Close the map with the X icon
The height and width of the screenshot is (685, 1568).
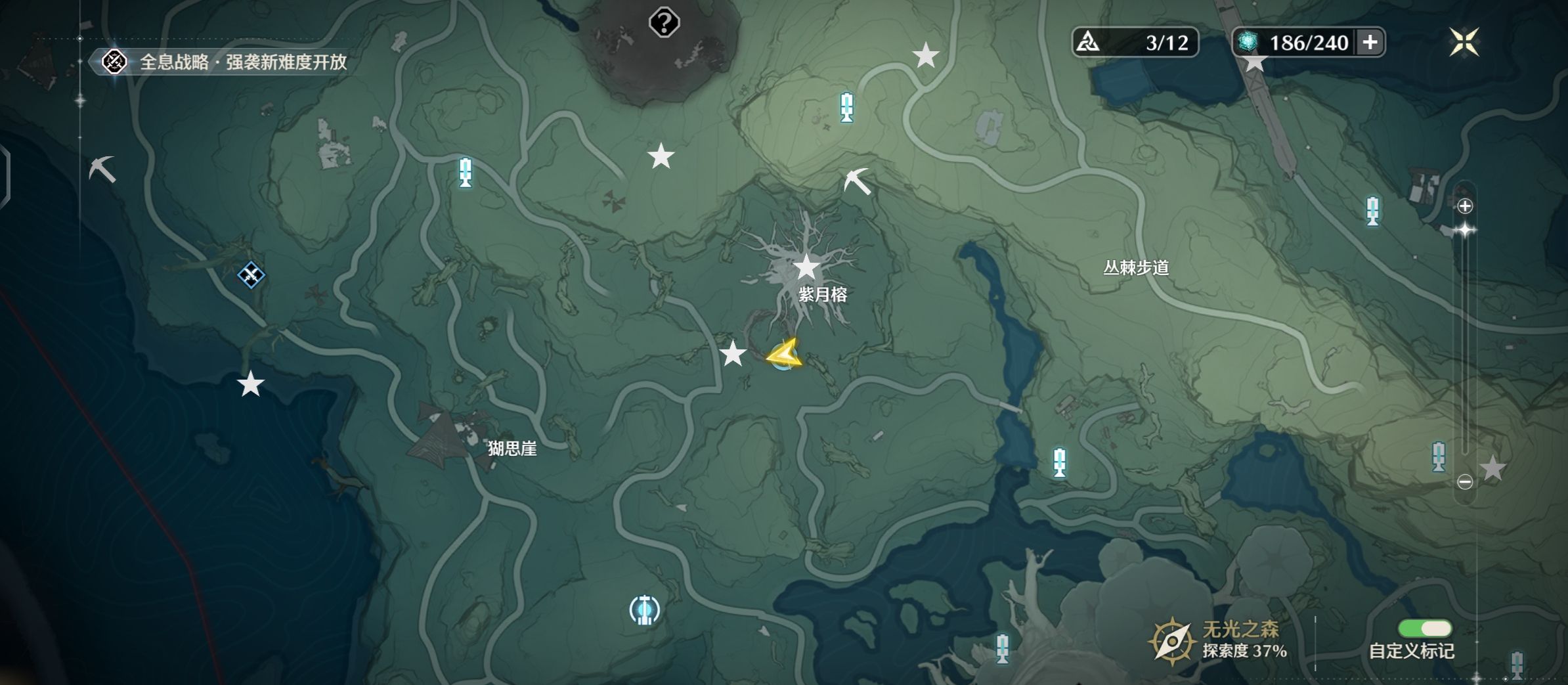point(1464,43)
